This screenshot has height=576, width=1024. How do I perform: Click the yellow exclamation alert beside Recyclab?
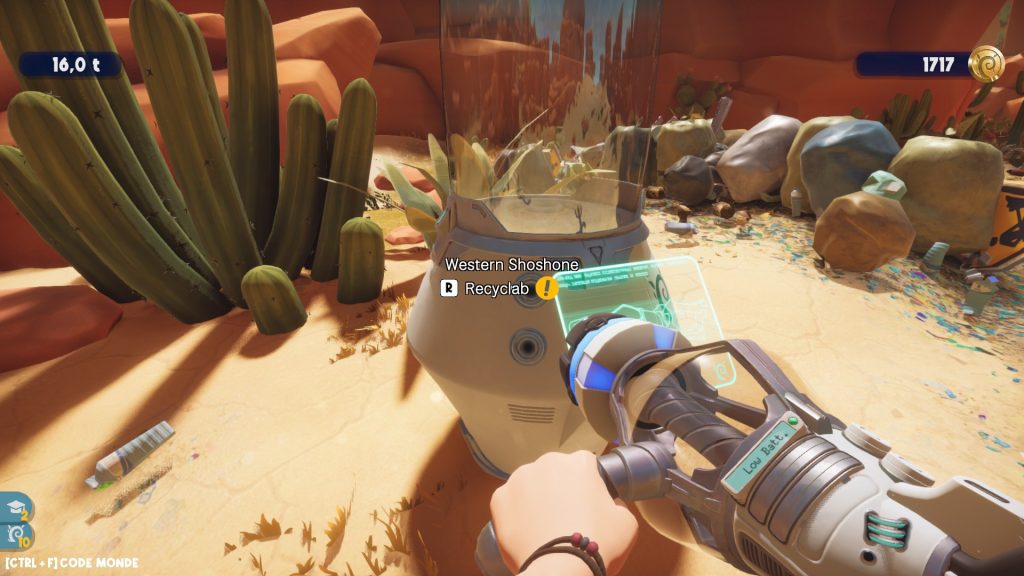[x=547, y=288]
